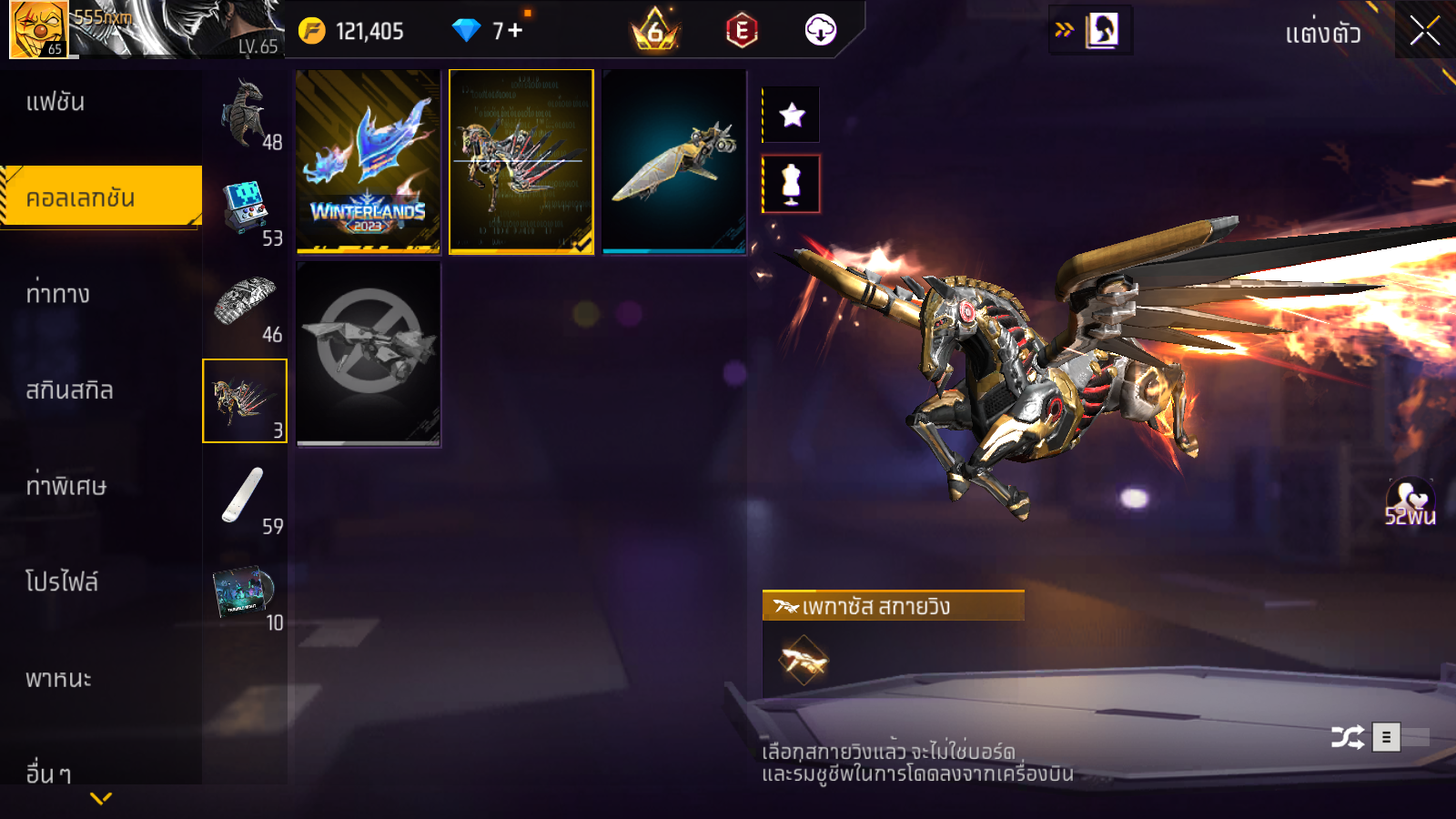
Task: Select the Winterlands 2023 skywing card
Action: tap(369, 161)
